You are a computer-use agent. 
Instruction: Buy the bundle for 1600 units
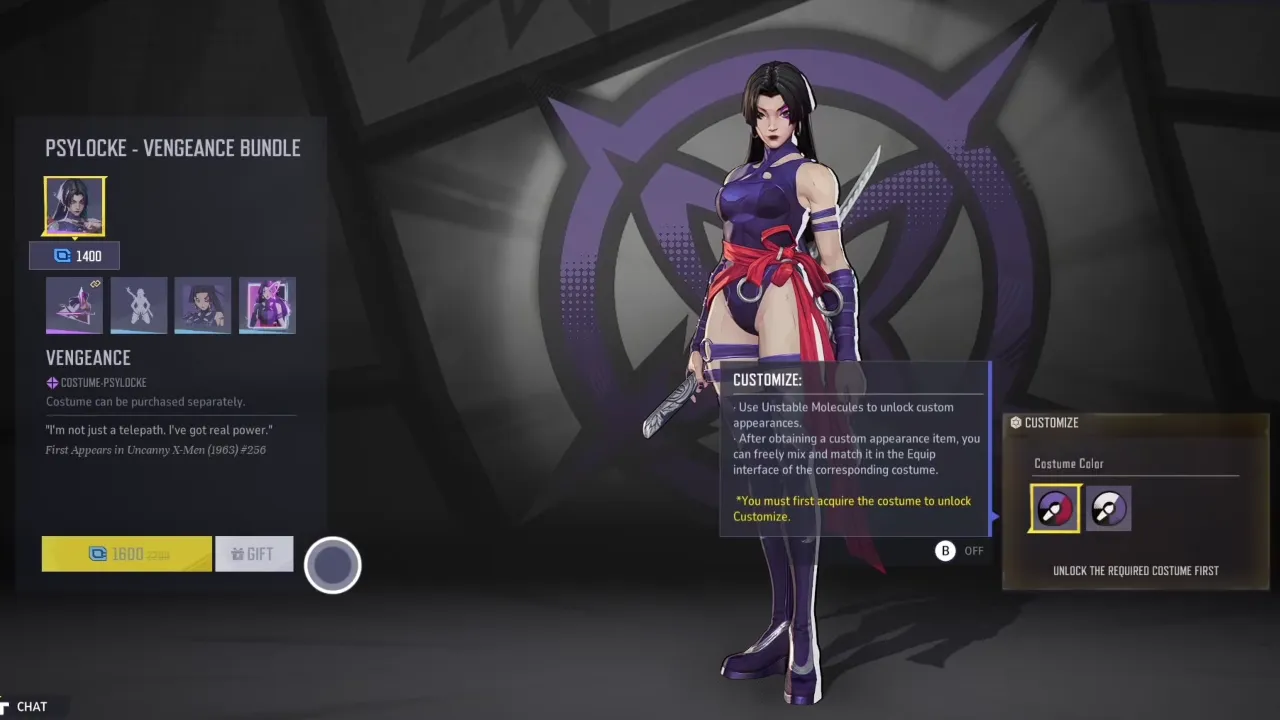[127, 554]
